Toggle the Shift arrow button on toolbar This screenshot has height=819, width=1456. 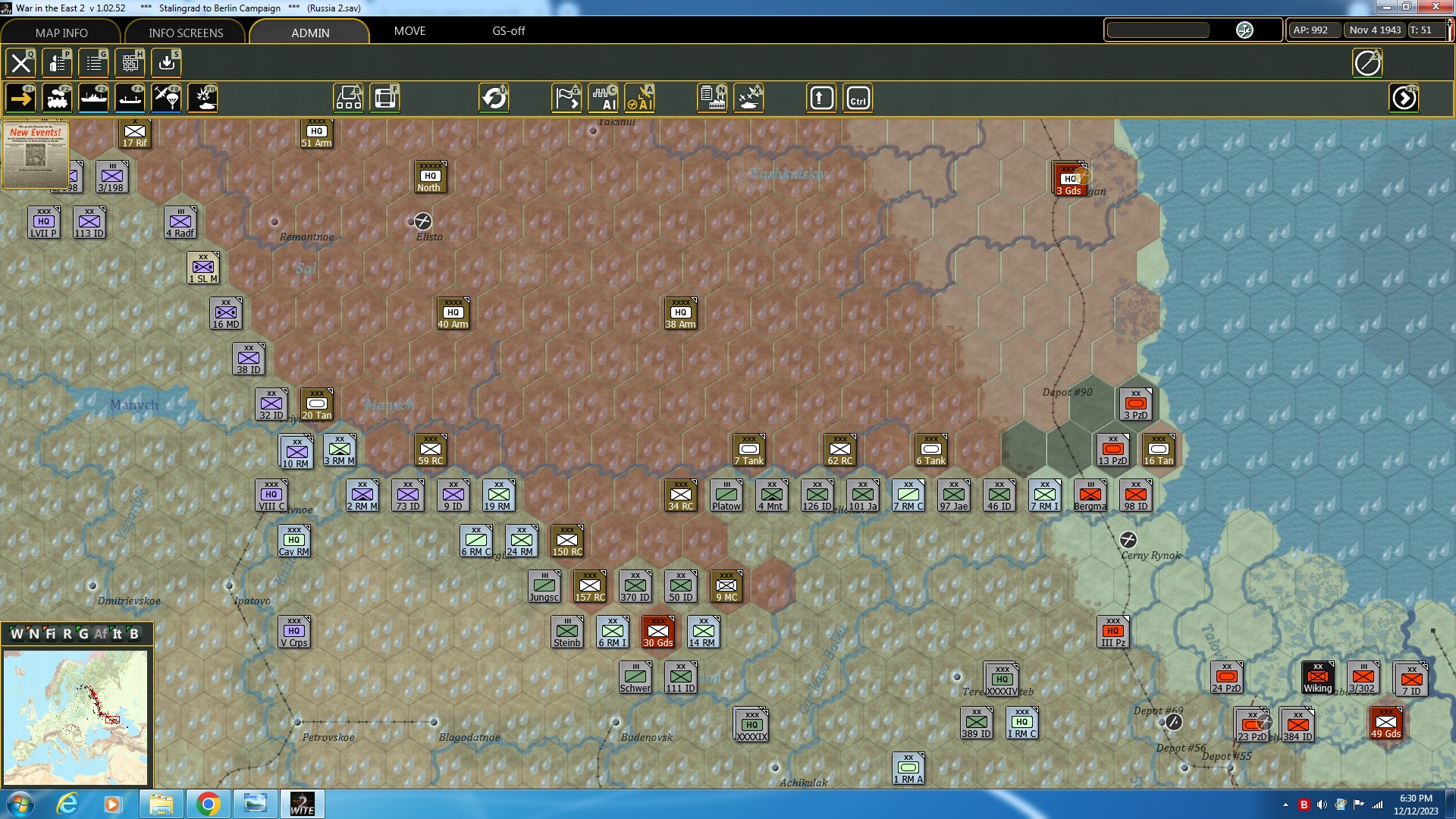pyautogui.click(x=821, y=98)
